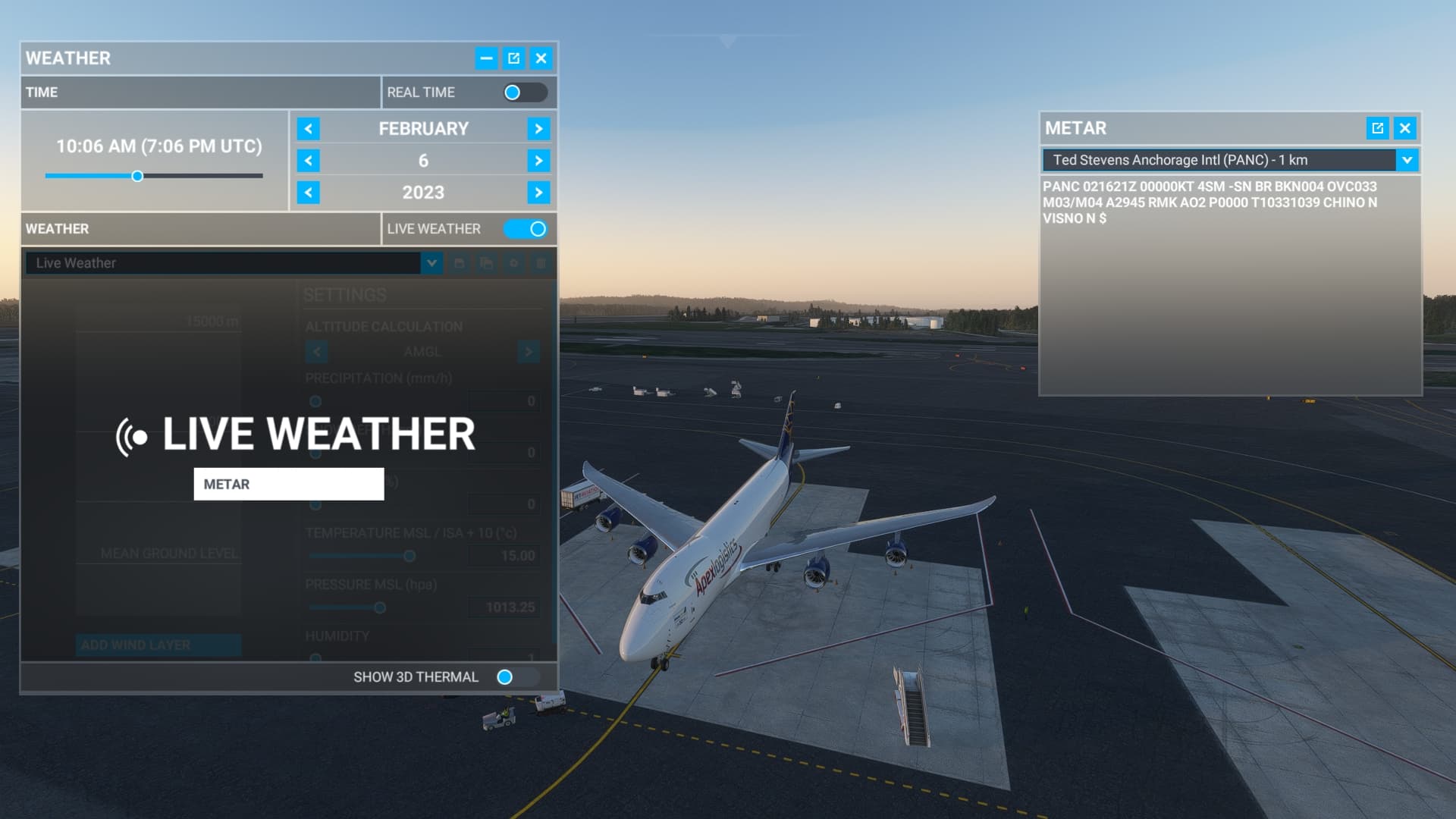The image size is (1456, 819).
Task: Open the Live Weather preset dropdown
Action: point(431,263)
